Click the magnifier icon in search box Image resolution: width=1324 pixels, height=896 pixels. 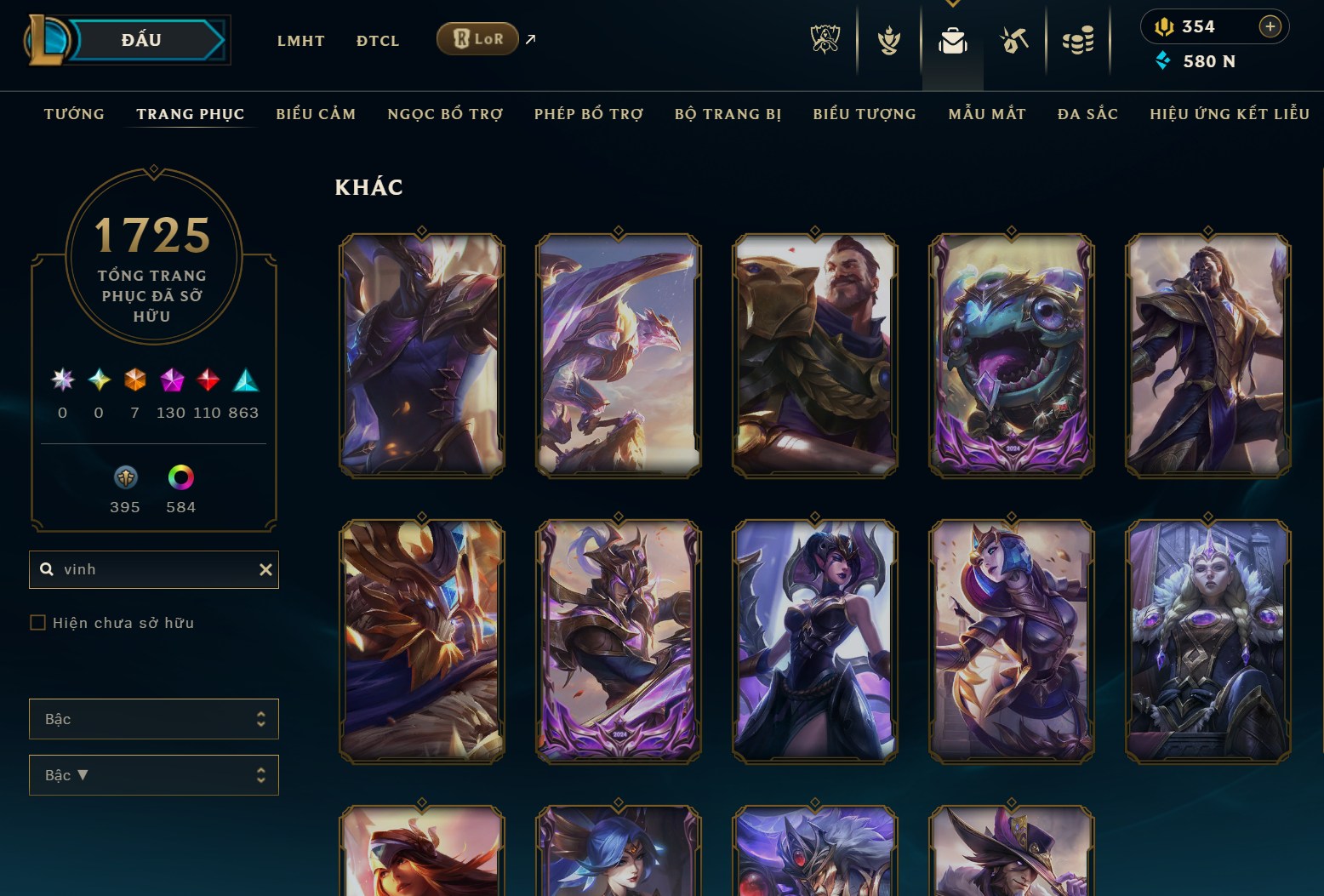[48, 569]
